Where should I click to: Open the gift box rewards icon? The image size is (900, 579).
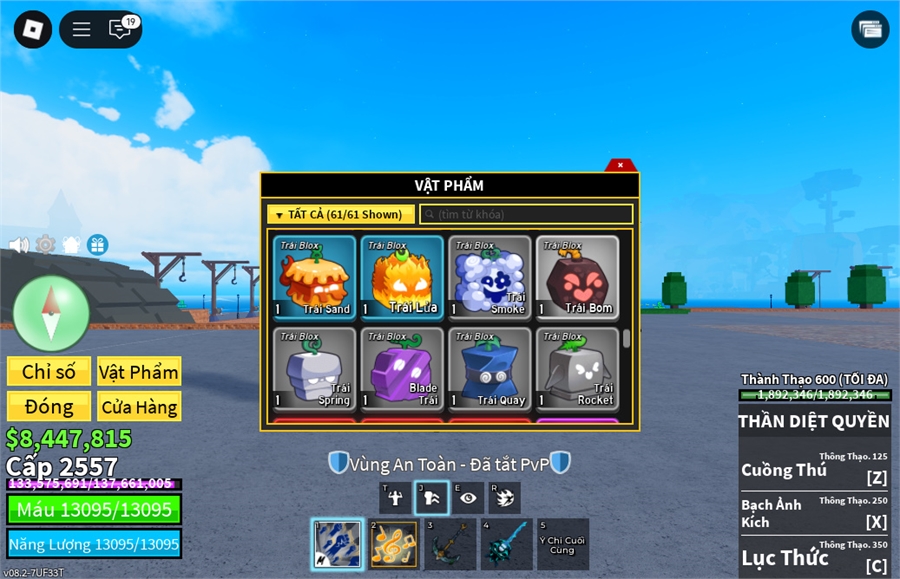click(x=97, y=245)
